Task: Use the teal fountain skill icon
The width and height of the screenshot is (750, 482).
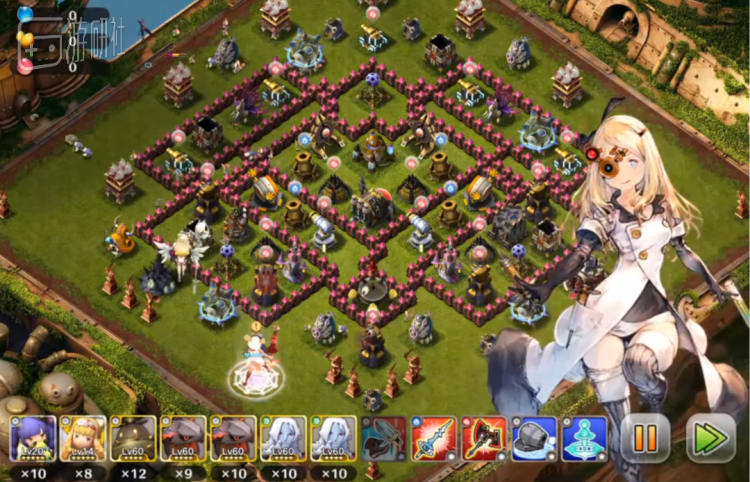Action: 584,438
